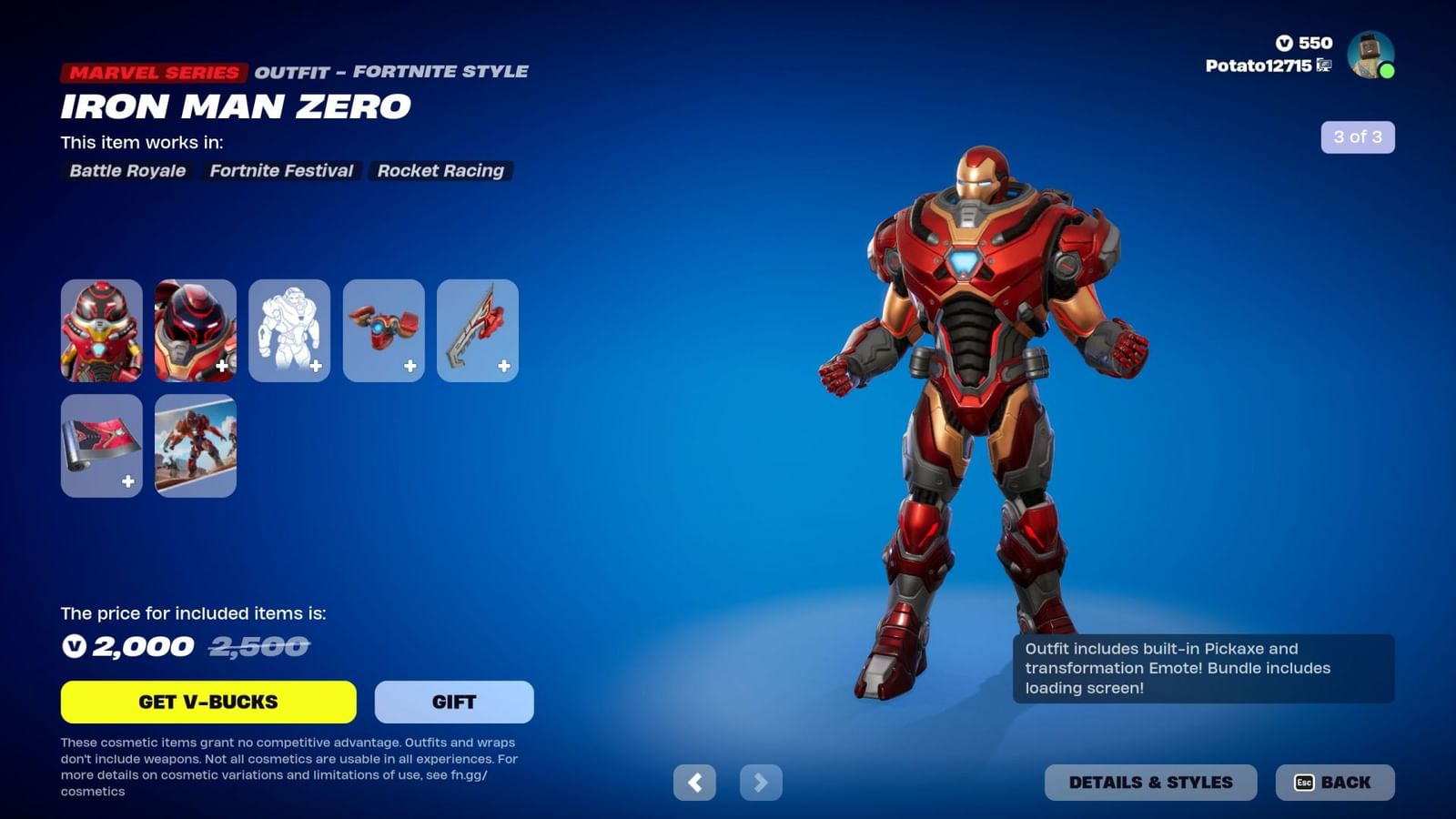Select the Iron Man Zero outfit icon
1456x819 pixels.
point(102,330)
